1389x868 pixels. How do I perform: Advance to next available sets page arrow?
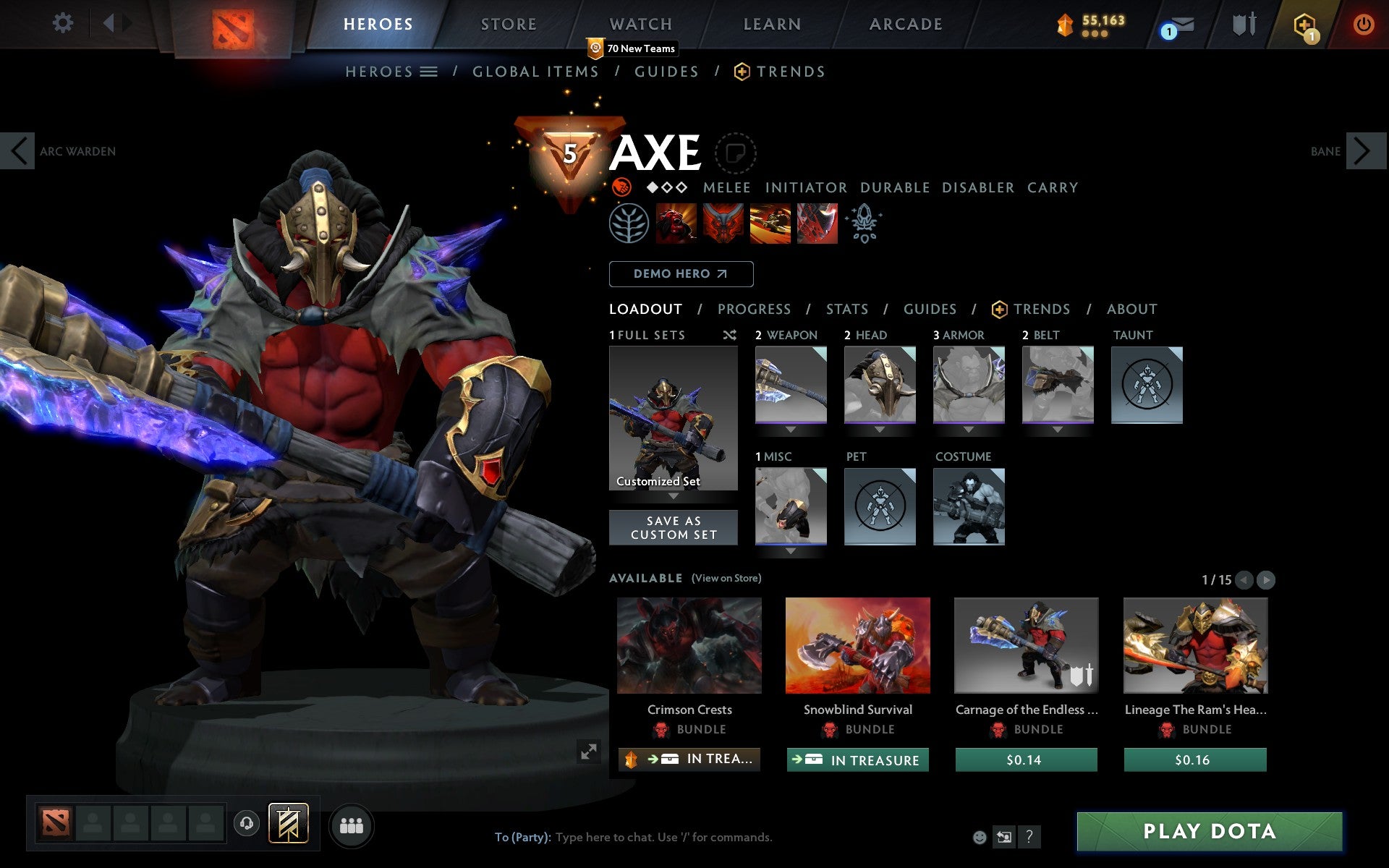coord(1265,579)
